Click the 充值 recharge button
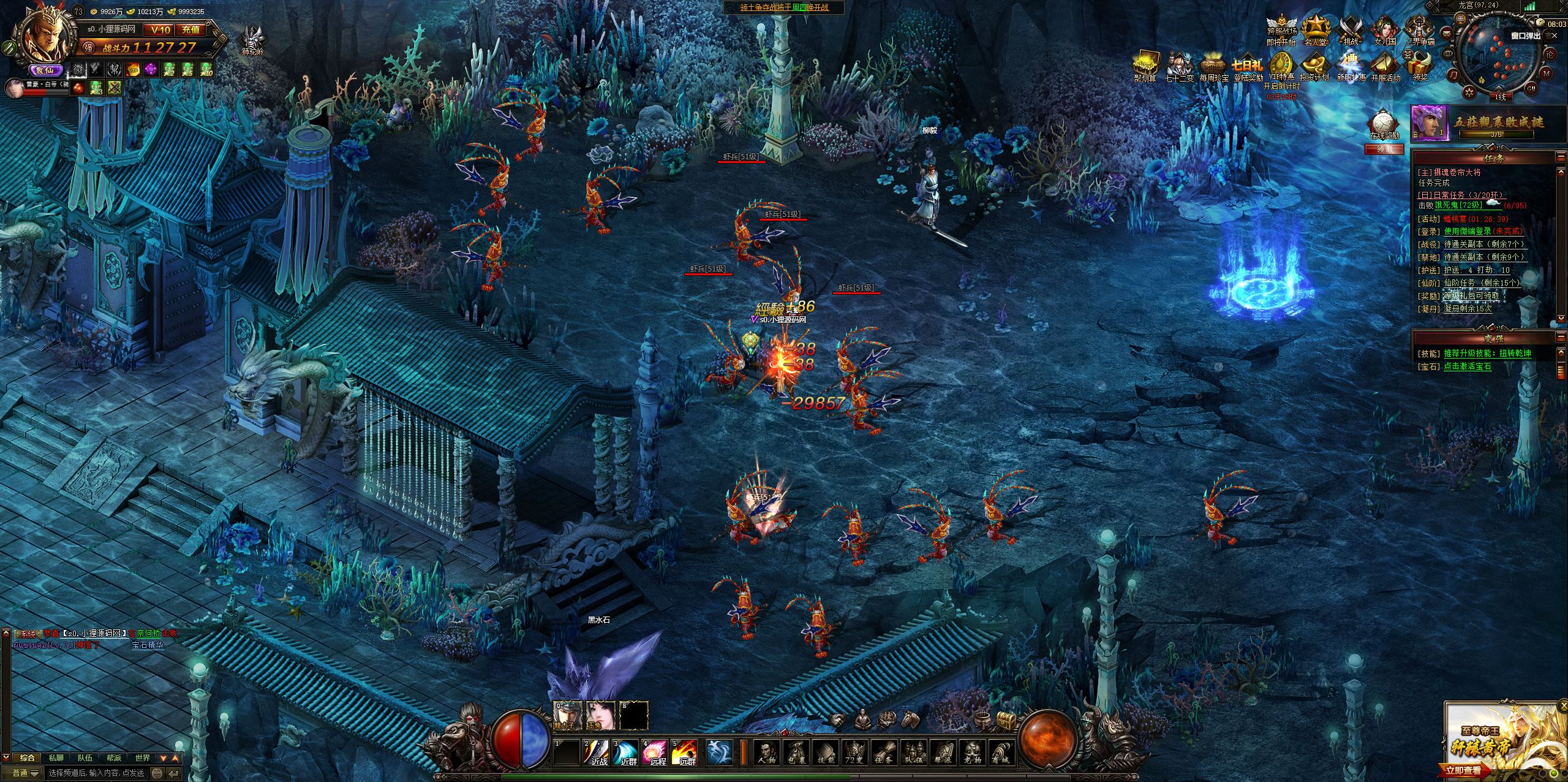This screenshot has width=1568, height=782. pyautogui.click(x=190, y=29)
